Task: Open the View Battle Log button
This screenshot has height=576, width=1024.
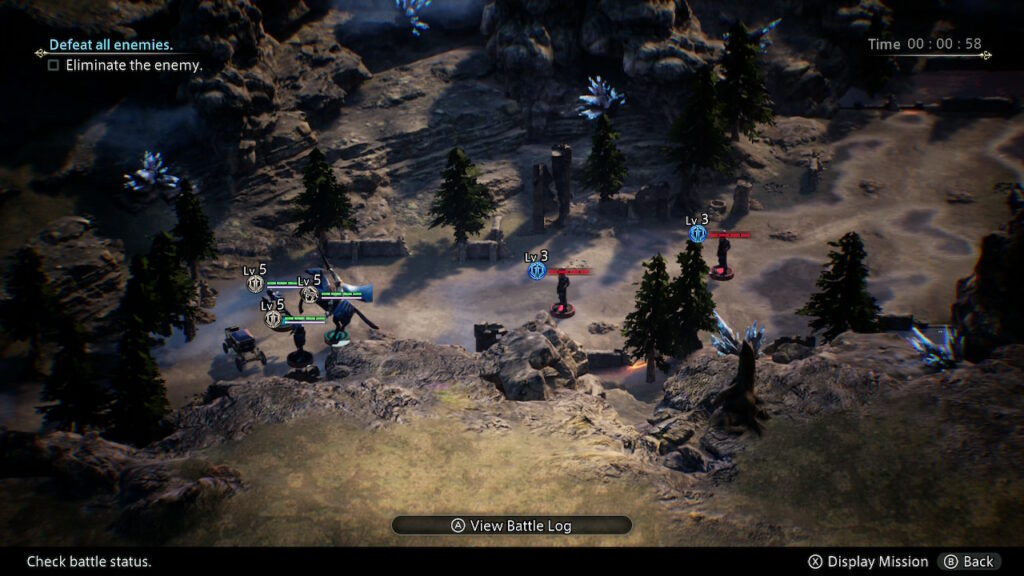Action: 511,525
